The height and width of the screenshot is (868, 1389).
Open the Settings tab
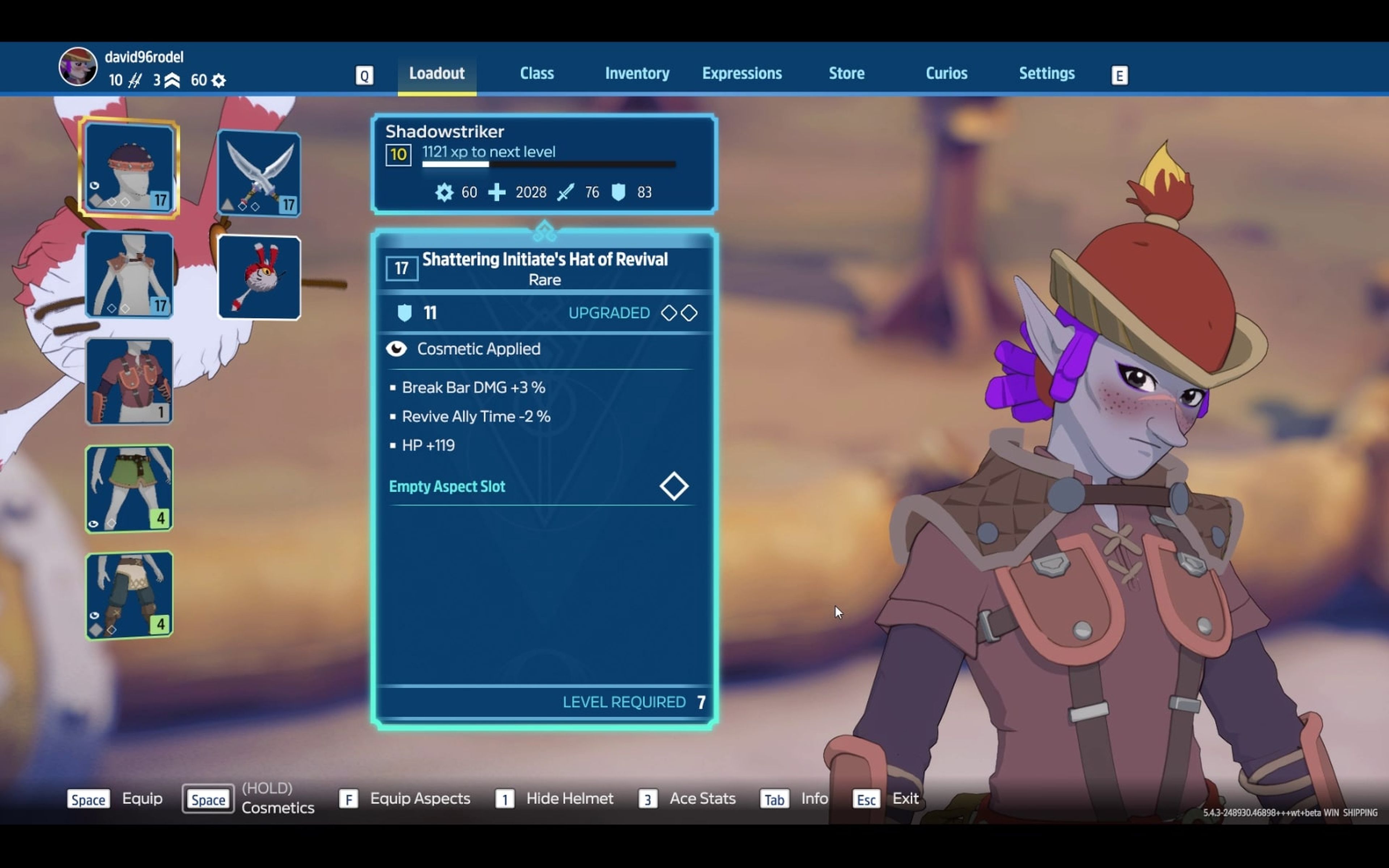[x=1046, y=73]
